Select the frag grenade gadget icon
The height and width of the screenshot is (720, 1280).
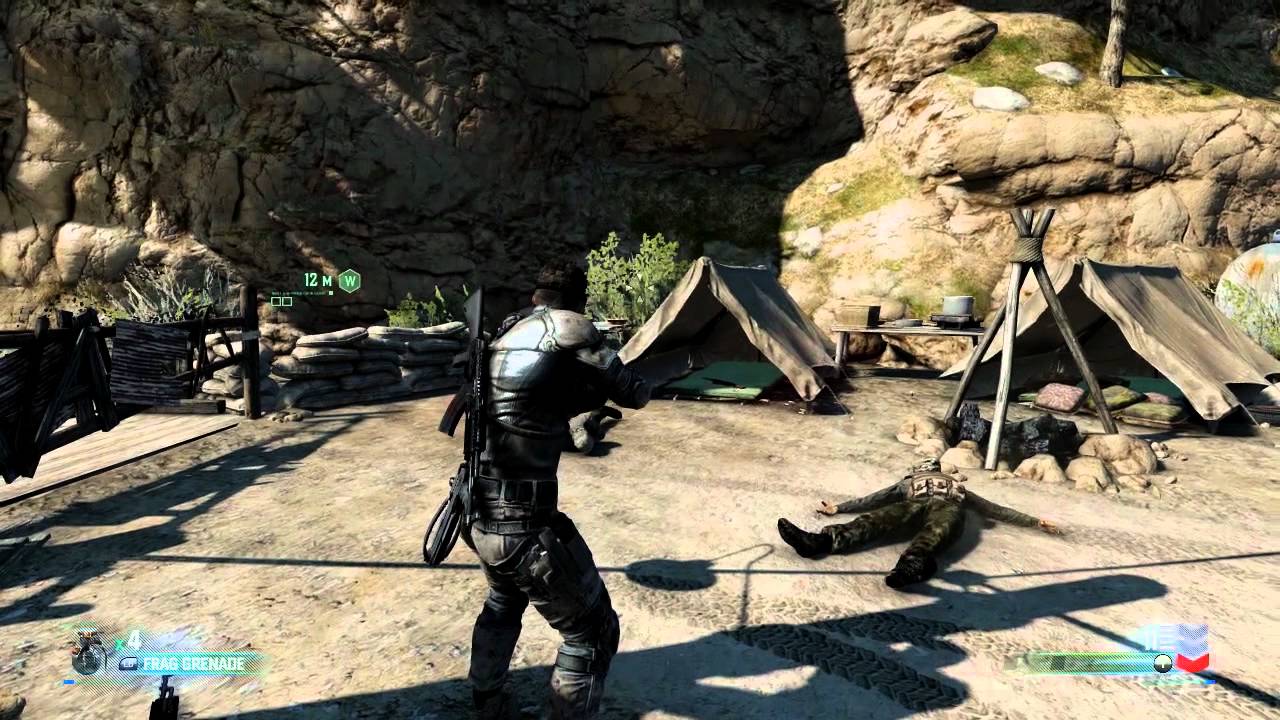[87, 655]
